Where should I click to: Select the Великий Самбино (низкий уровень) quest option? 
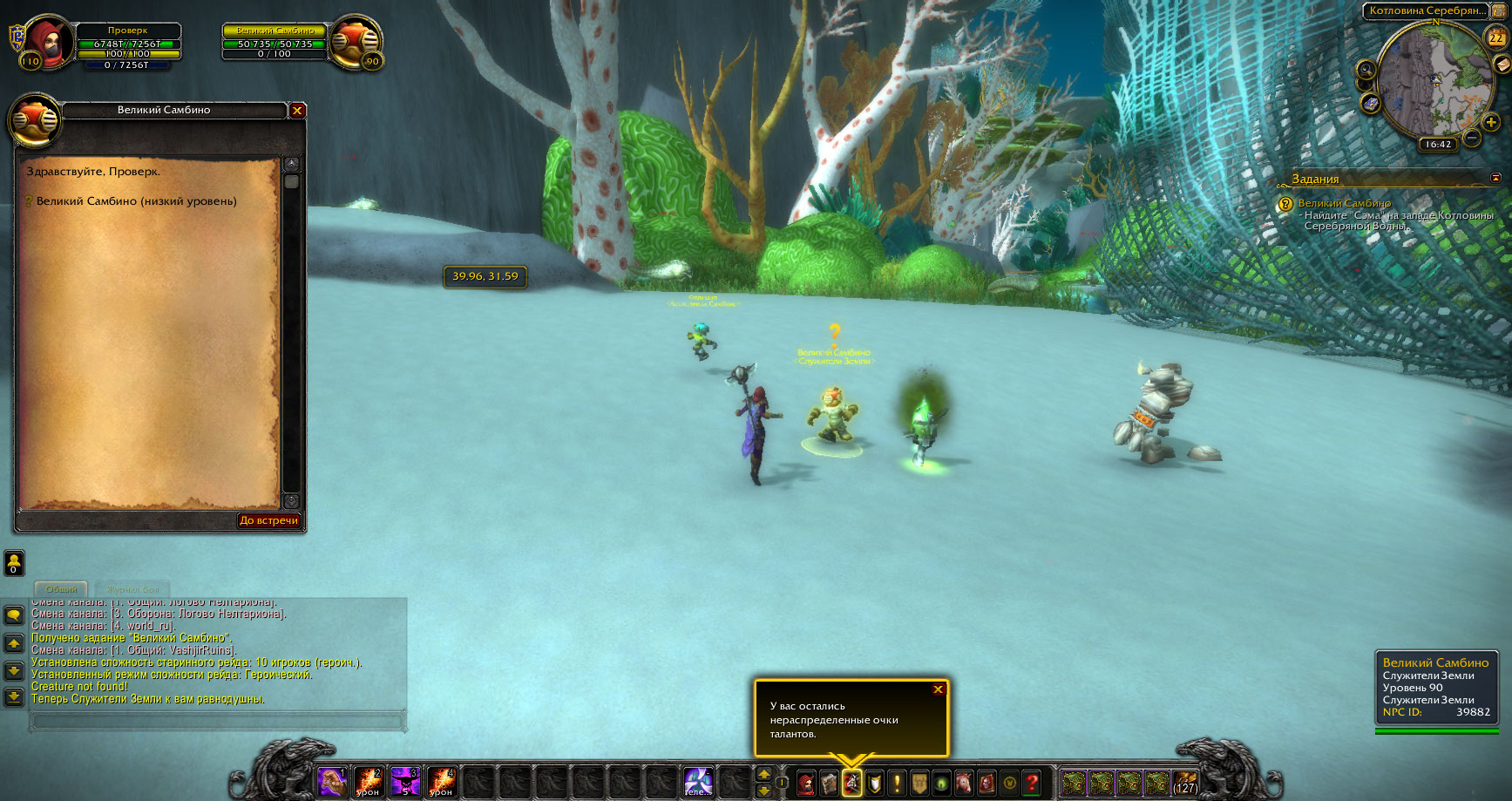pos(136,201)
